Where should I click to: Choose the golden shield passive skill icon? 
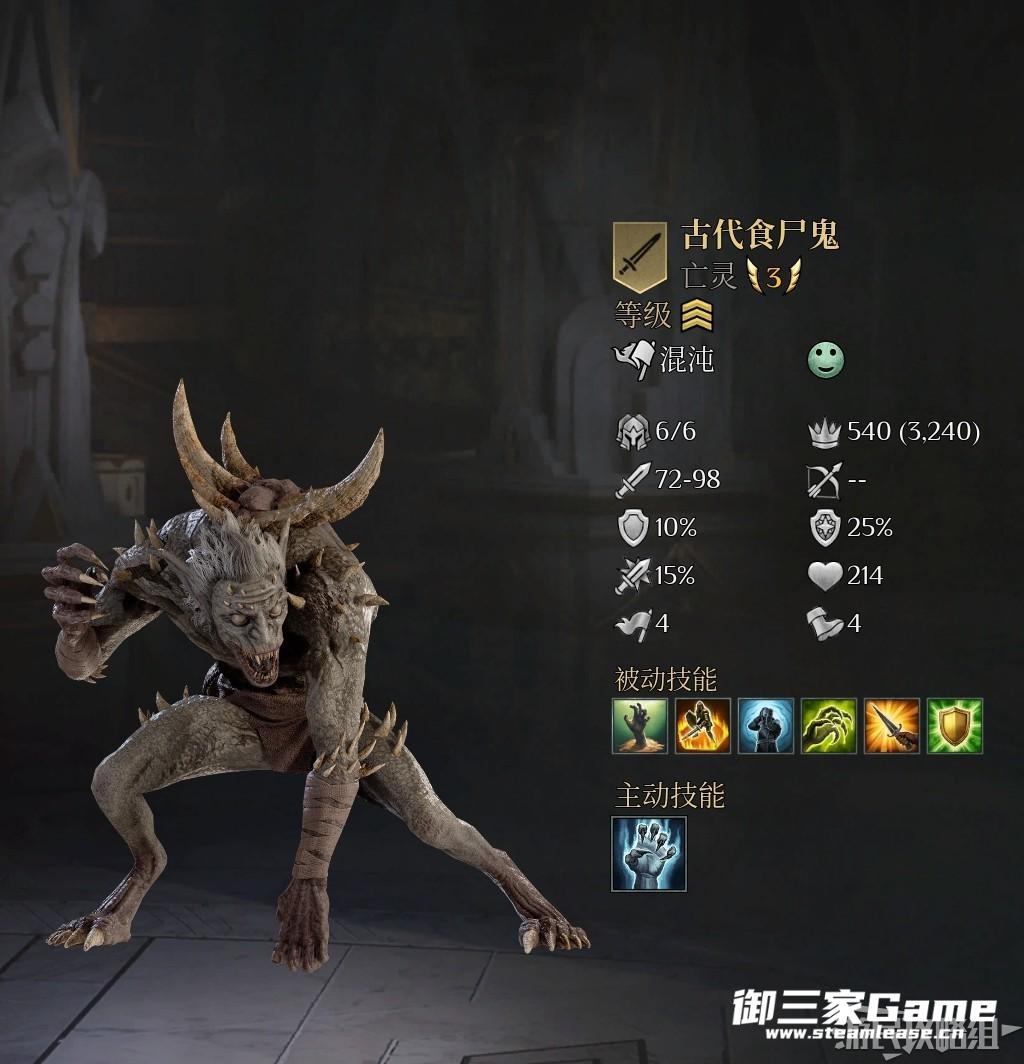click(x=955, y=726)
